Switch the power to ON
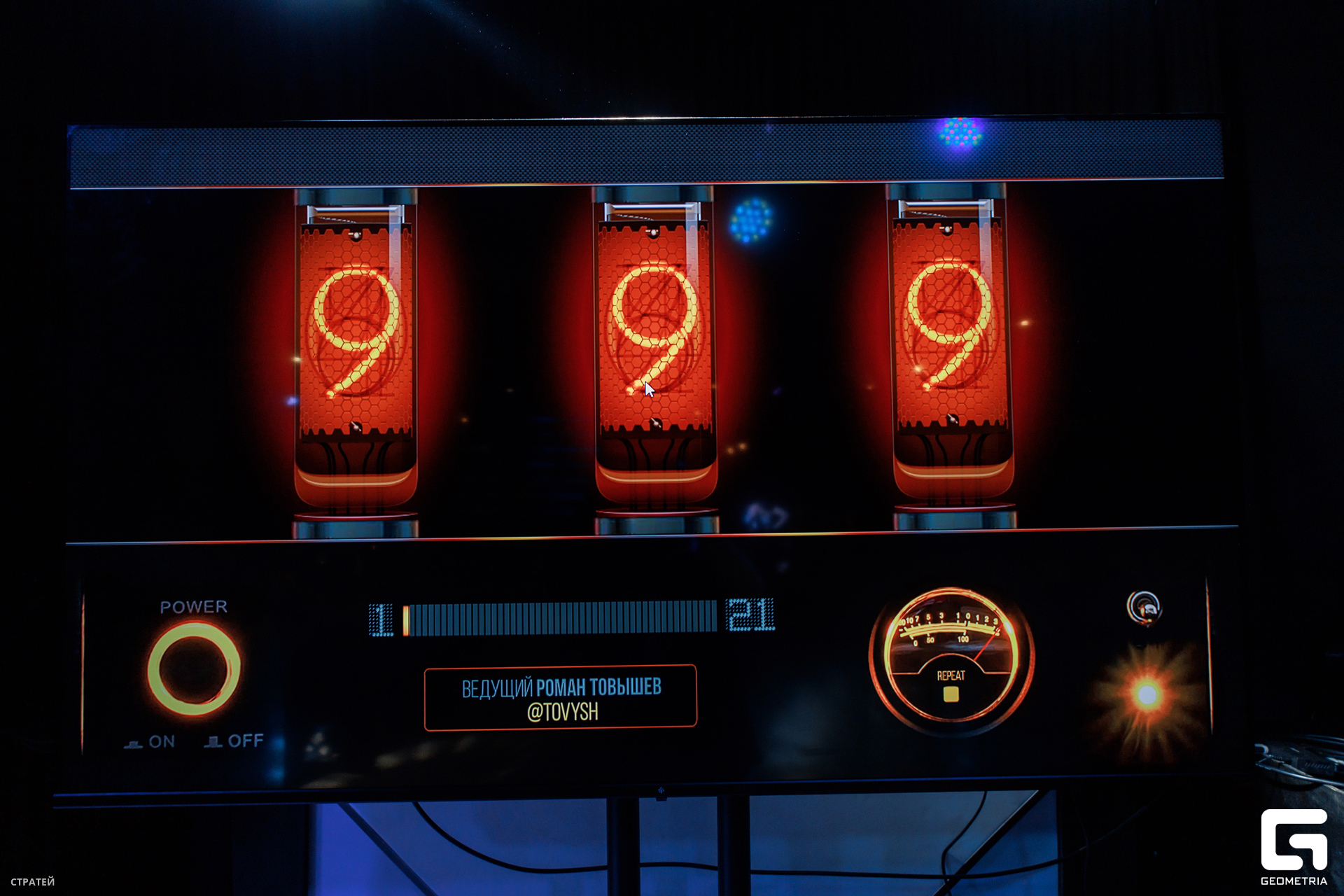The image size is (1344, 896). click(x=151, y=742)
